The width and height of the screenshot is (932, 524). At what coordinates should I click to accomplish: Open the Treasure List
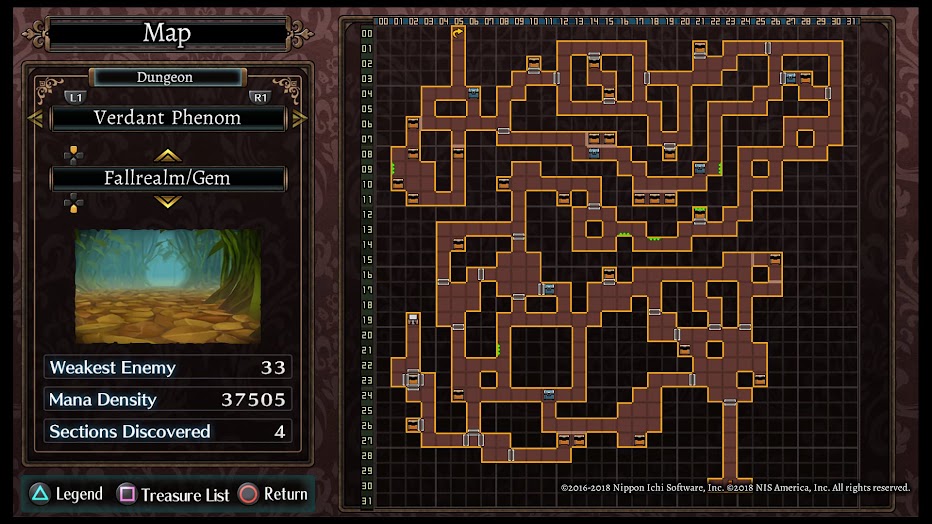point(174,494)
